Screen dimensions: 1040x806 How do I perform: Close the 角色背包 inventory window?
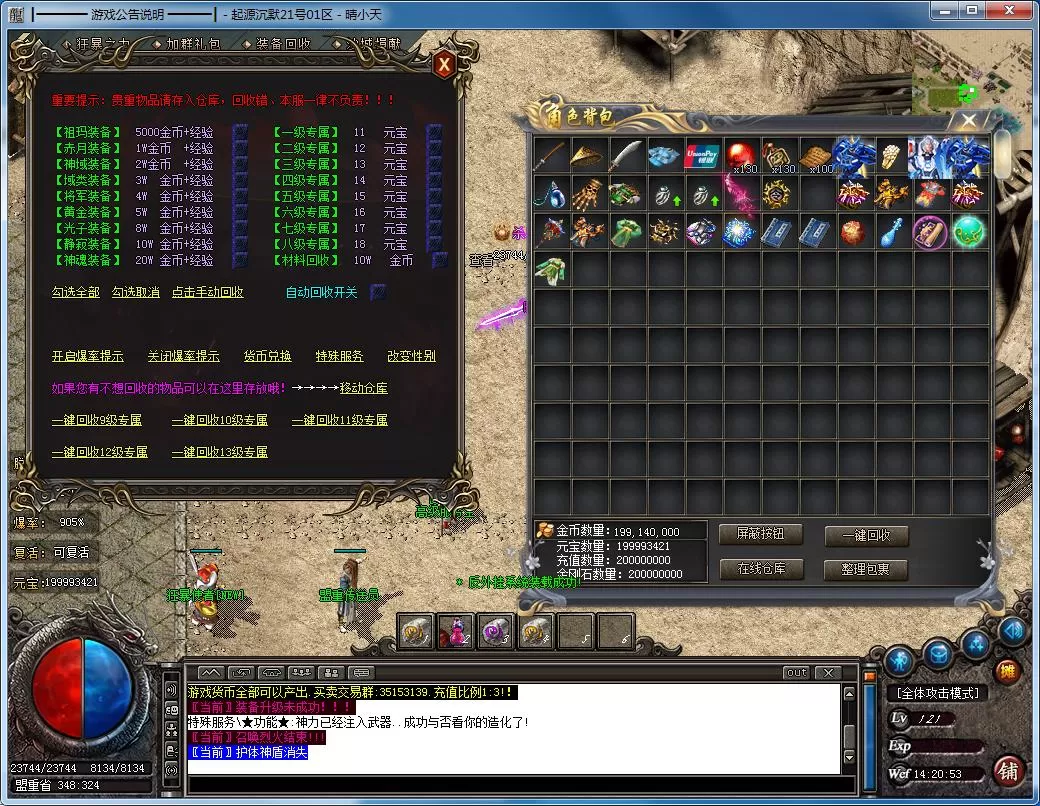point(968,121)
